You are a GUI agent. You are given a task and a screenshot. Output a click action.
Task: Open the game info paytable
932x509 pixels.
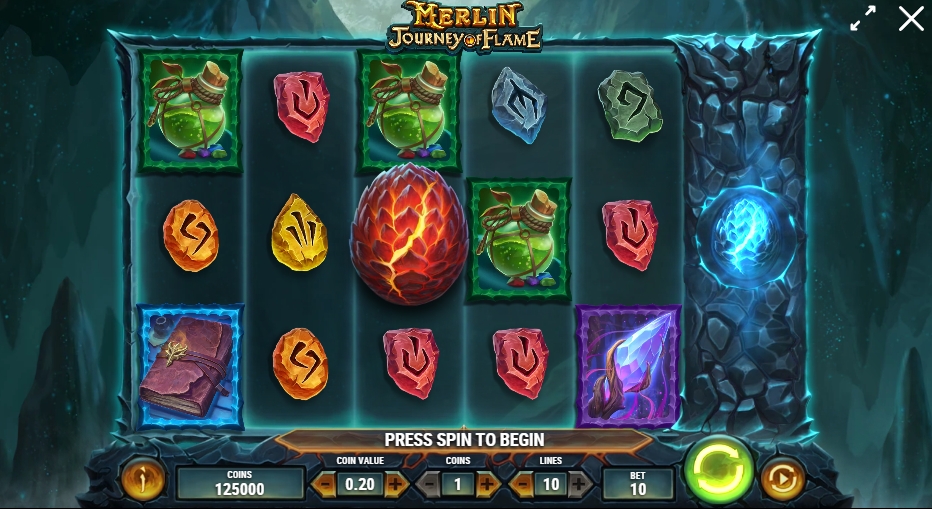(x=141, y=481)
